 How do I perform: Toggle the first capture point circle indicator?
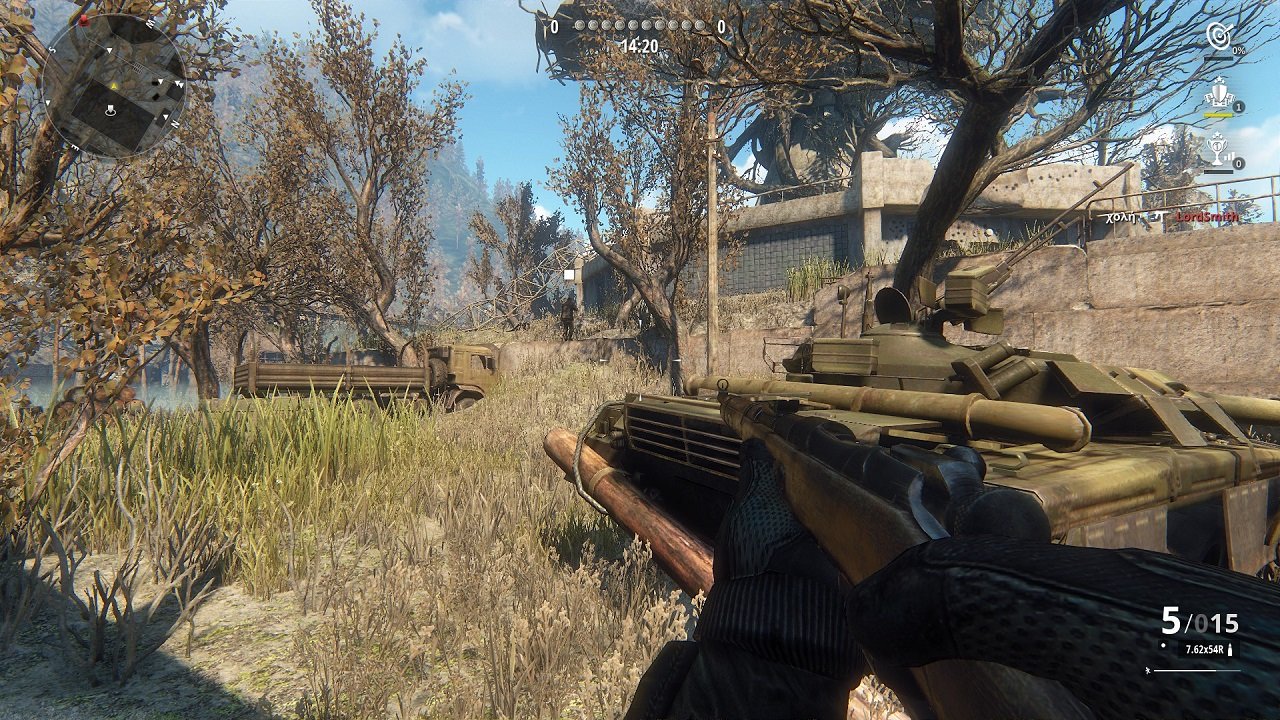click(580, 26)
